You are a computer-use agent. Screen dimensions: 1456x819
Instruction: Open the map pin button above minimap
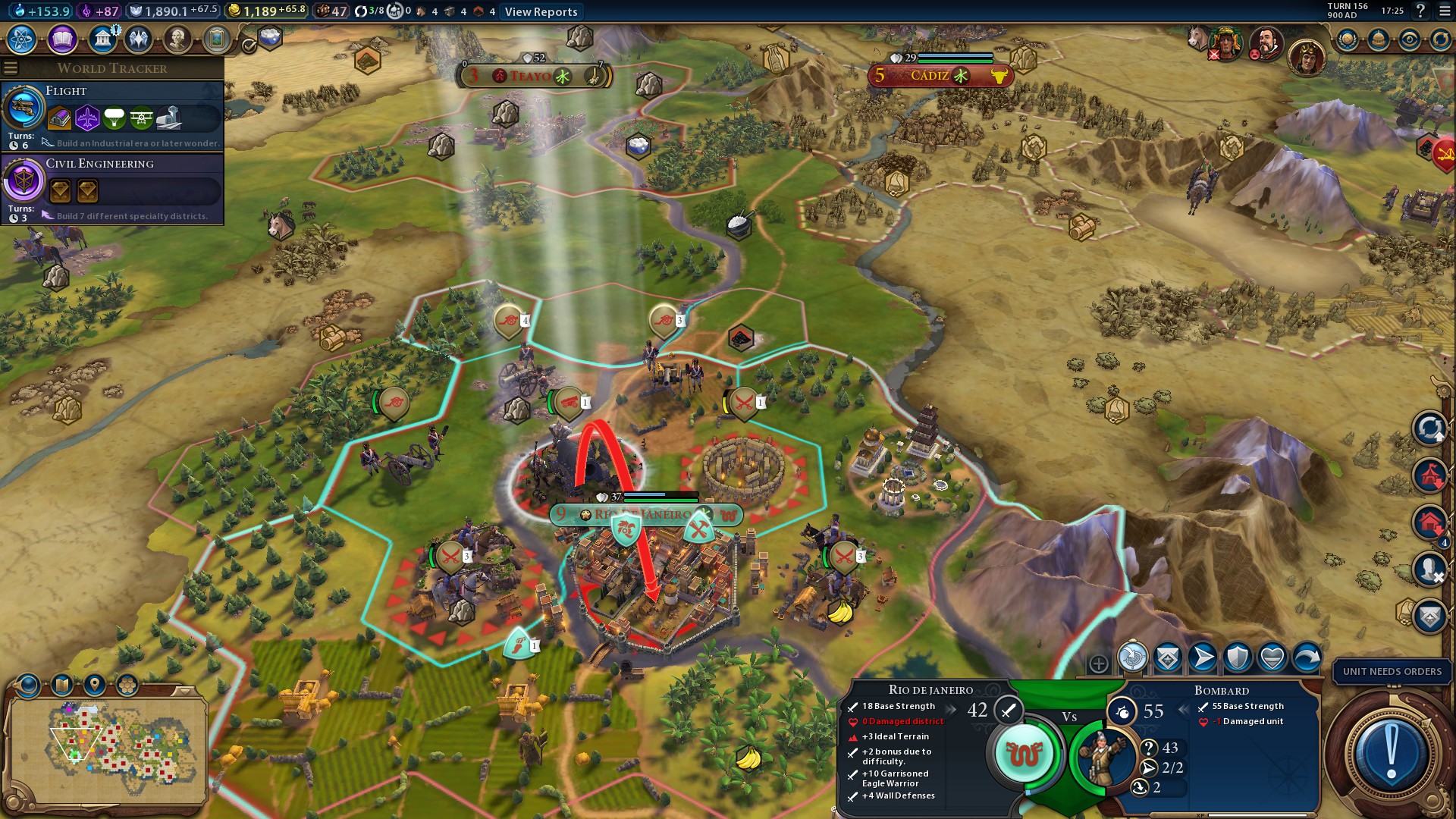click(94, 685)
